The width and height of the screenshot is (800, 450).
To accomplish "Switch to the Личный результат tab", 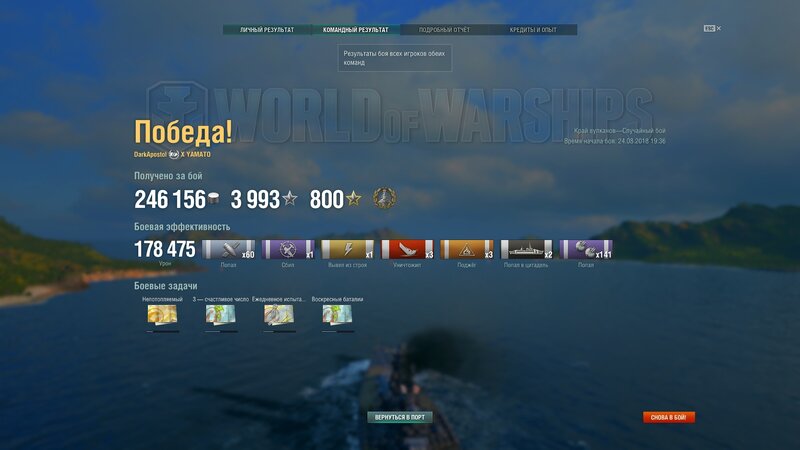I will [x=267, y=30].
